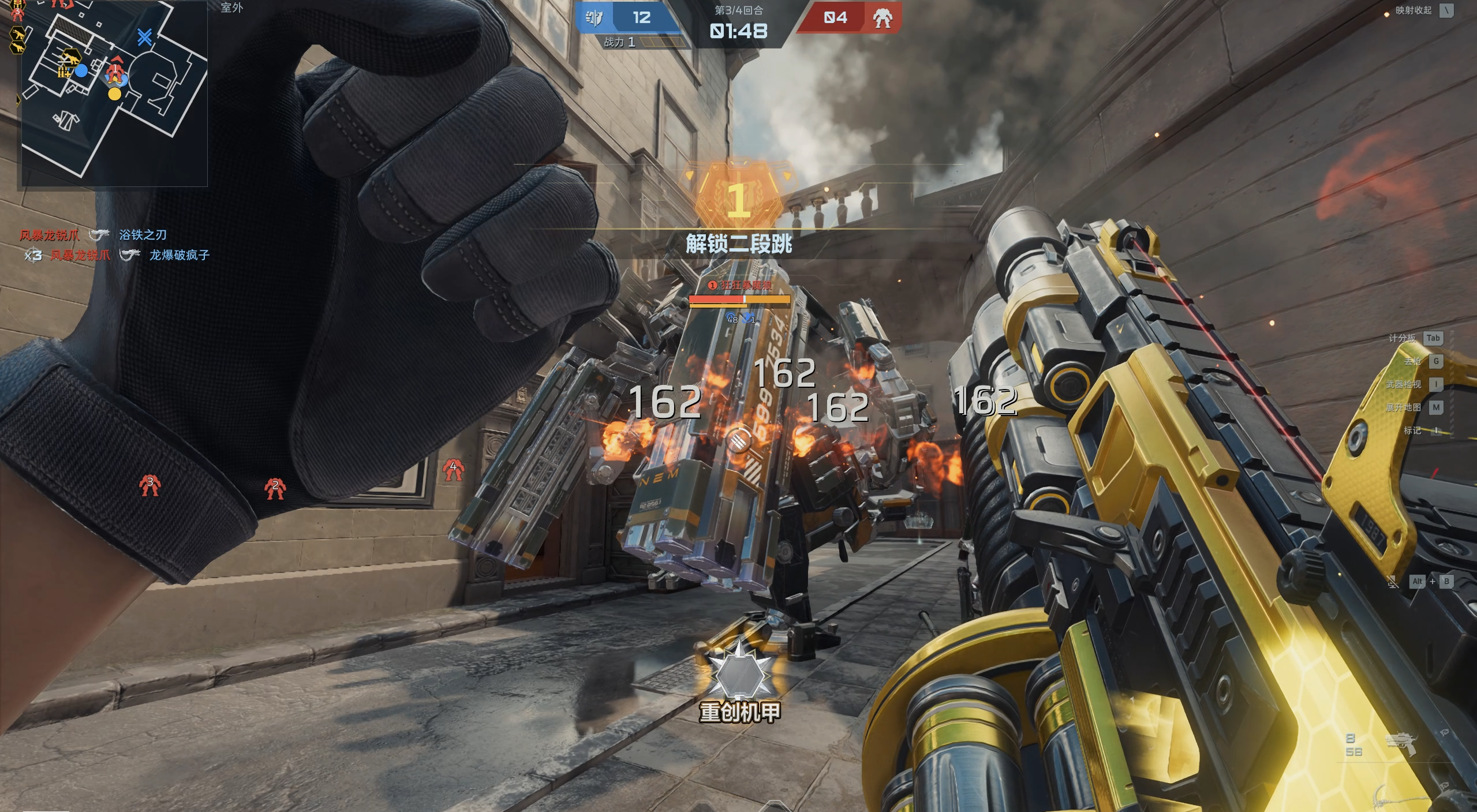Click the muted microphone icon
This screenshot has width=1477, height=812.
click(1393, 582)
